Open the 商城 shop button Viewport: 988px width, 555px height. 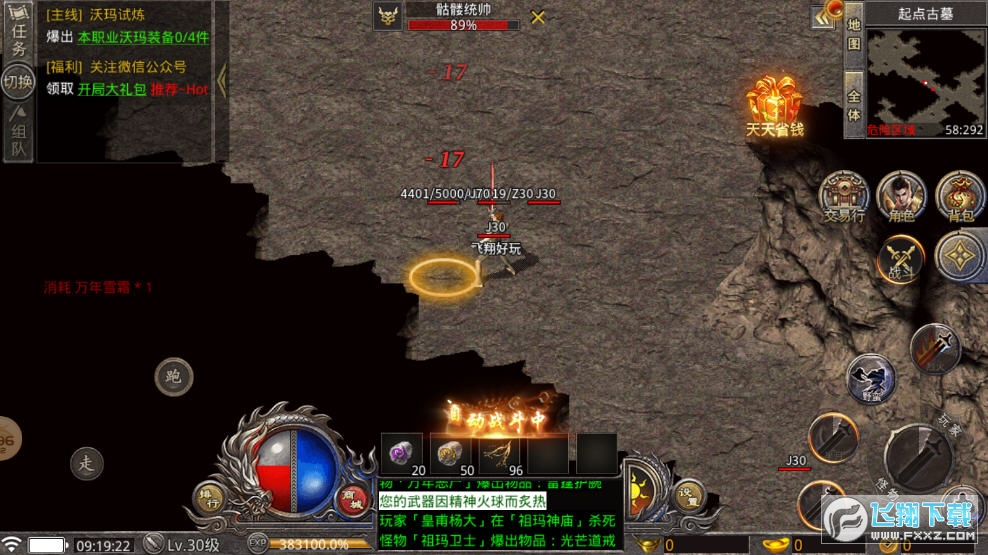tap(350, 495)
